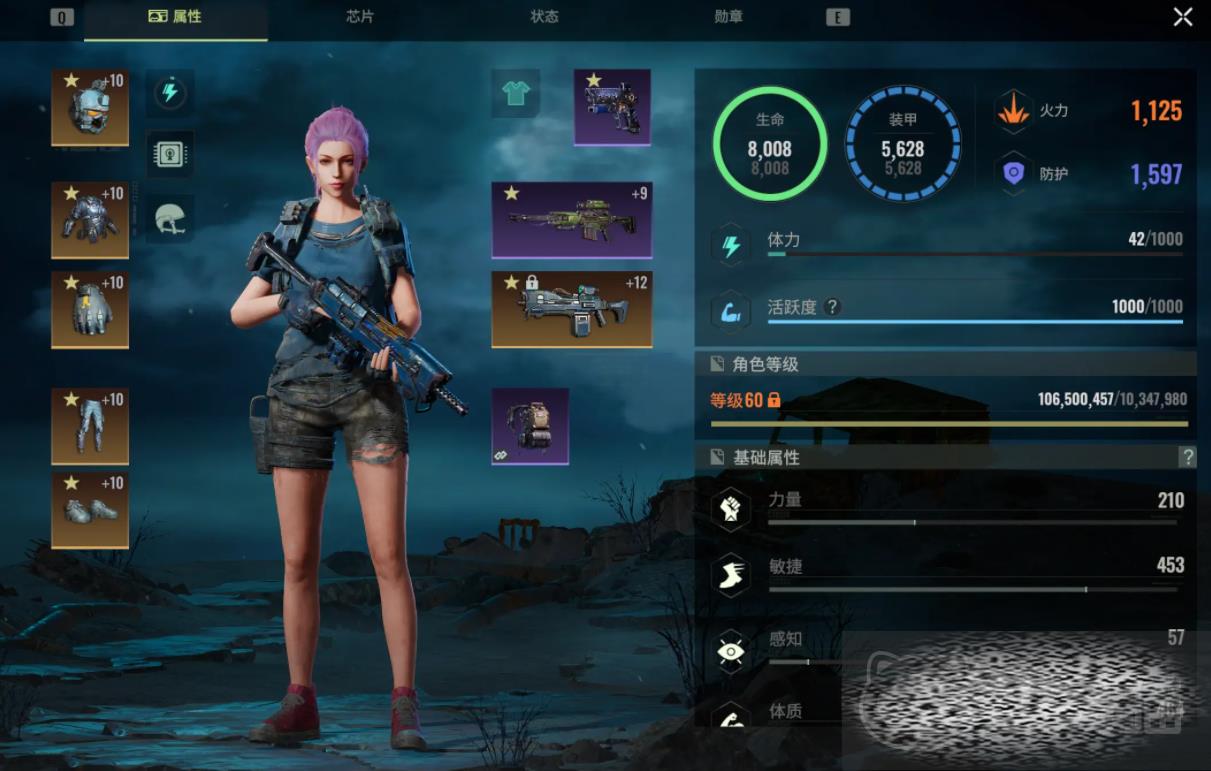Show the 活跃度 help tooltip question mark
Viewport: 1211px width, 771px height.
click(831, 307)
